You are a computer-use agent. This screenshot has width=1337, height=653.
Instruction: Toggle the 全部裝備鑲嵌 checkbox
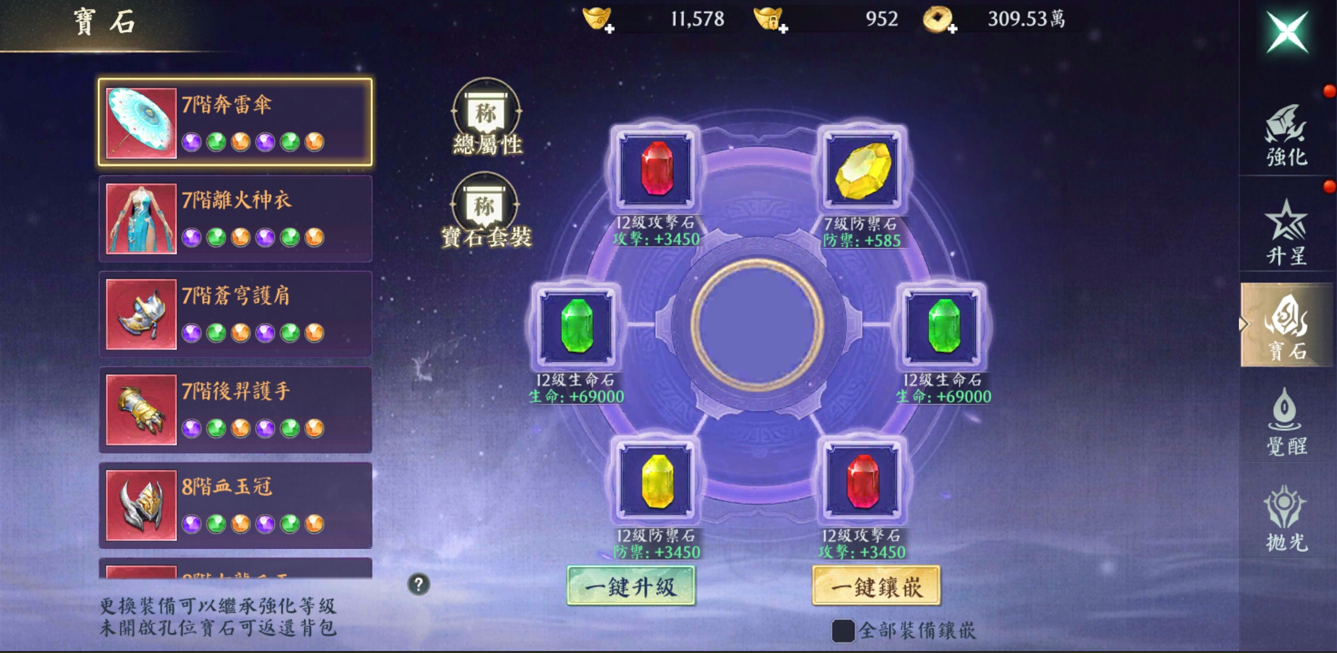click(844, 630)
